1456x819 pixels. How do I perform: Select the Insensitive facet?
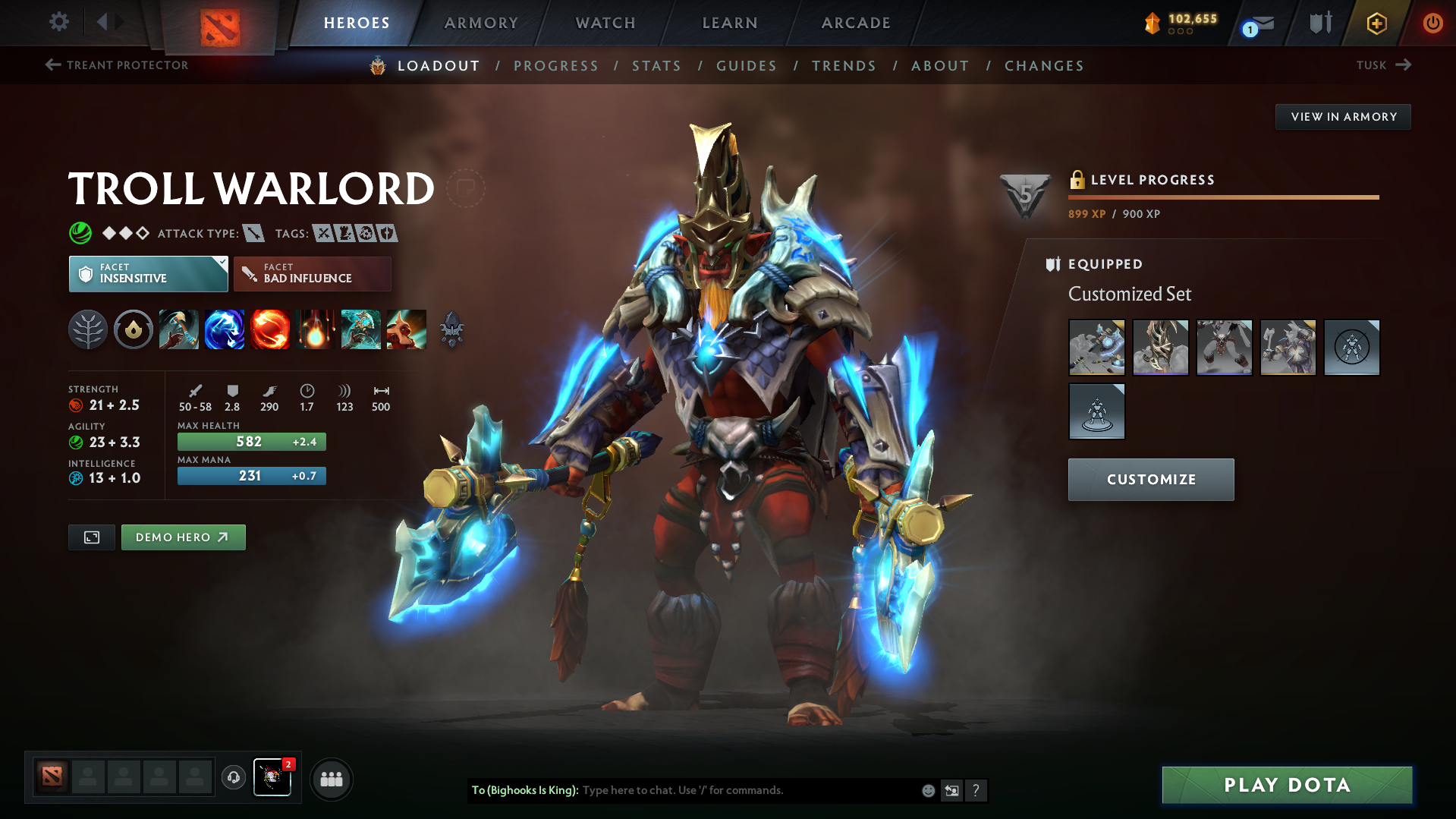click(x=148, y=273)
